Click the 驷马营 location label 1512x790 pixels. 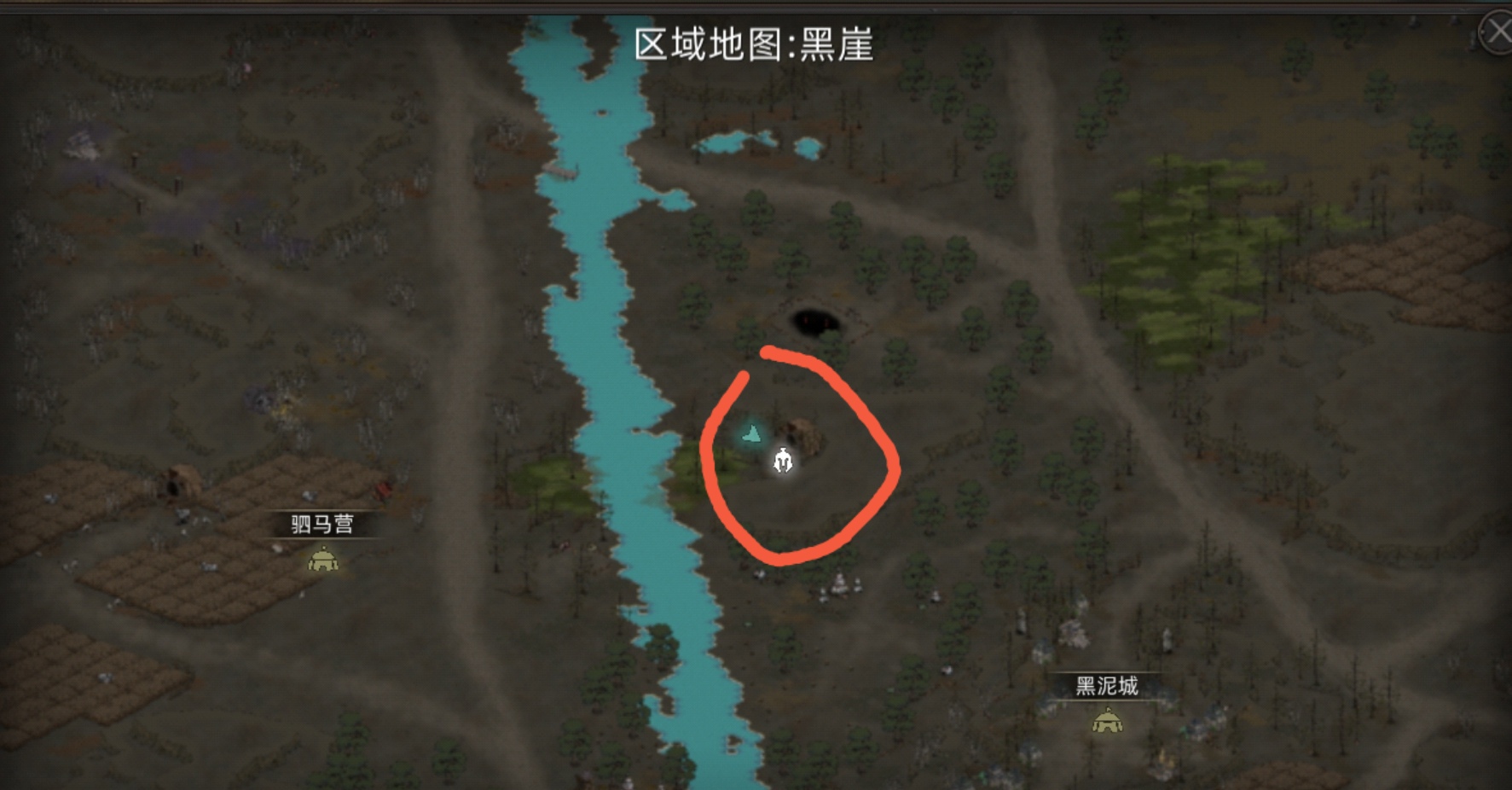pos(324,524)
